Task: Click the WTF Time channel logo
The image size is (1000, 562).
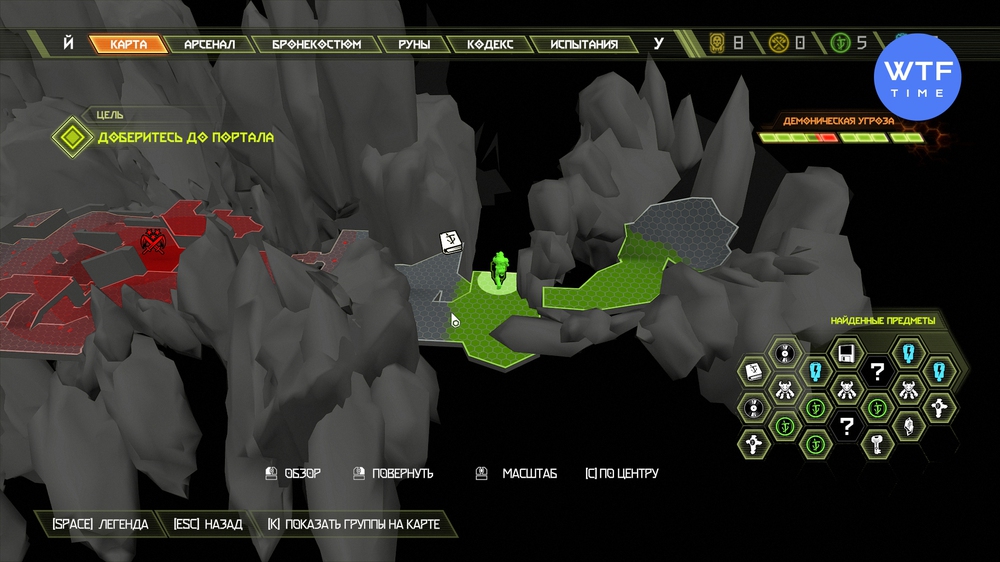Action: click(x=917, y=77)
